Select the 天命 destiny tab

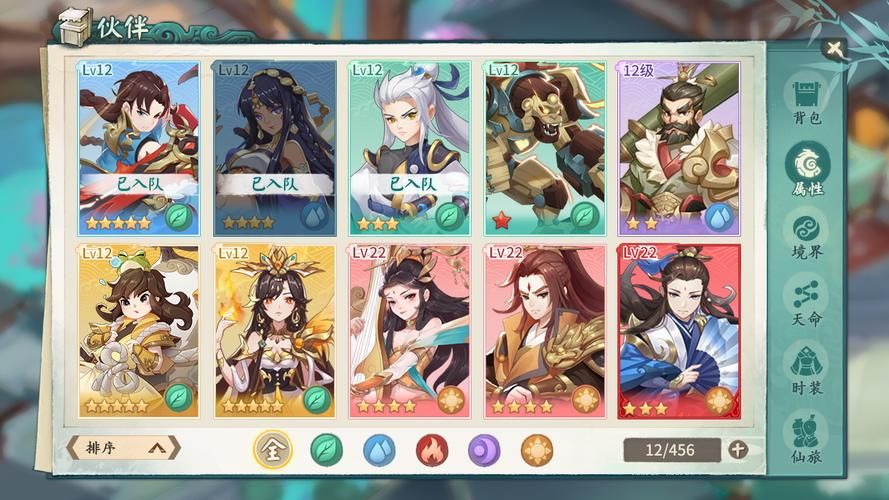806,302
